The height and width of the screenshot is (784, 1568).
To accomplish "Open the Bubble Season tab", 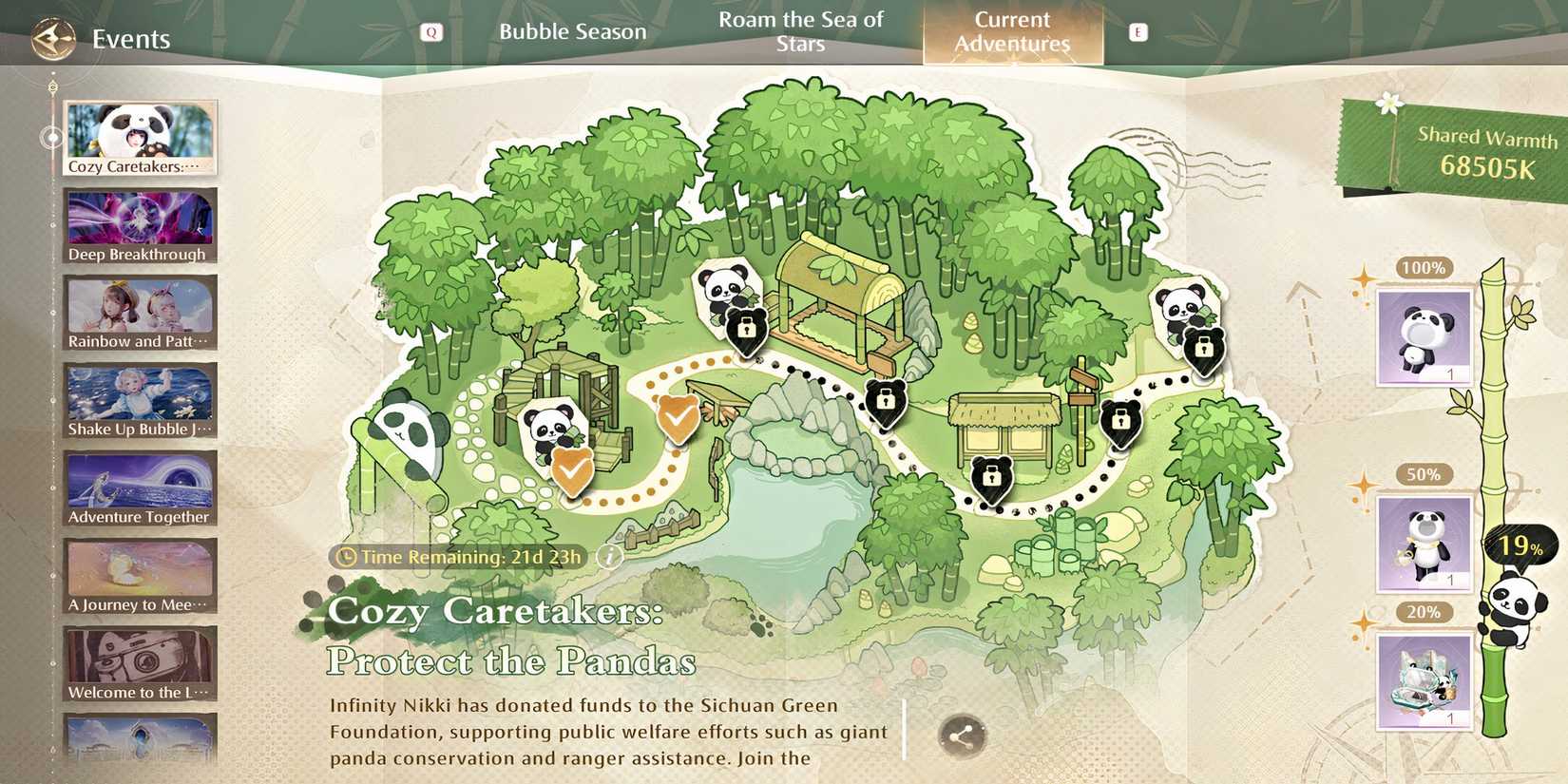I will [x=572, y=31].
